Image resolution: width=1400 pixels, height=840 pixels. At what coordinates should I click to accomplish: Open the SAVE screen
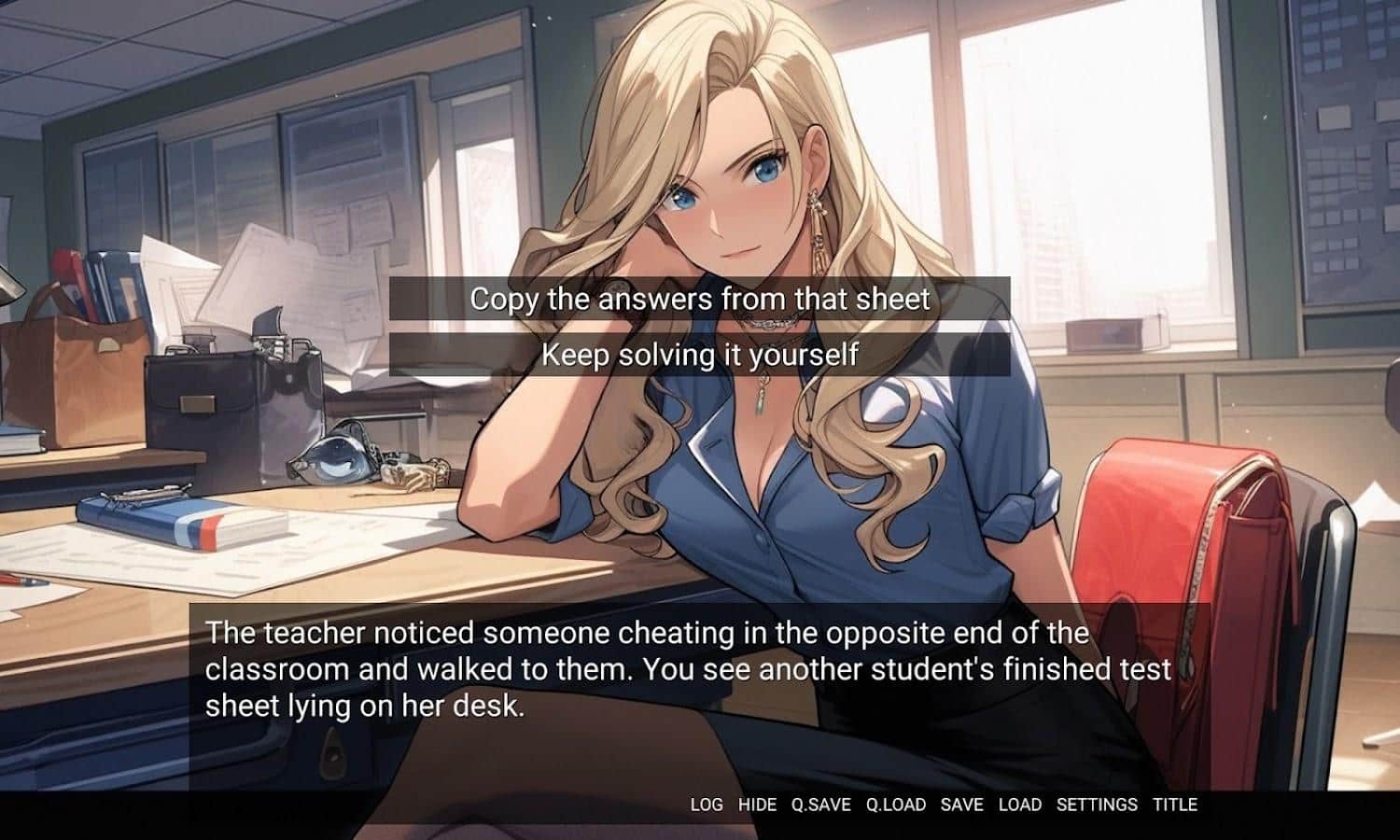[960, 804]
